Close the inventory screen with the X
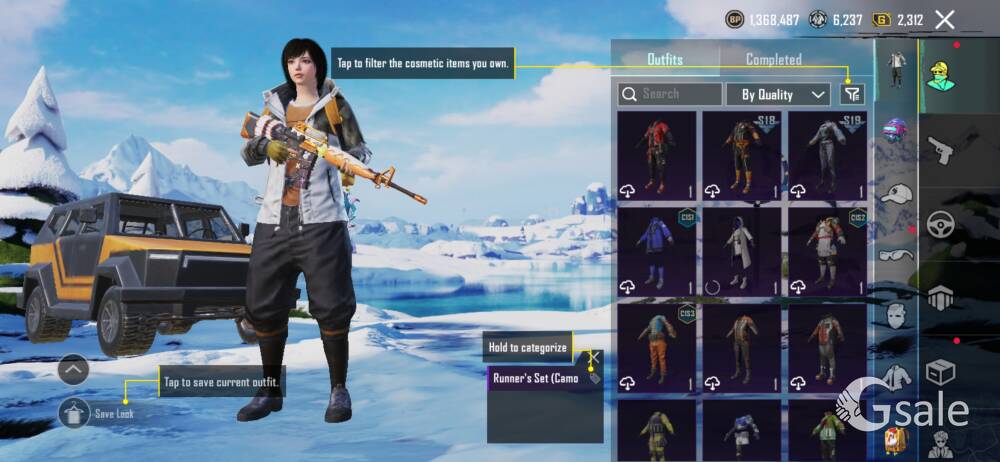 click(944, 19)
